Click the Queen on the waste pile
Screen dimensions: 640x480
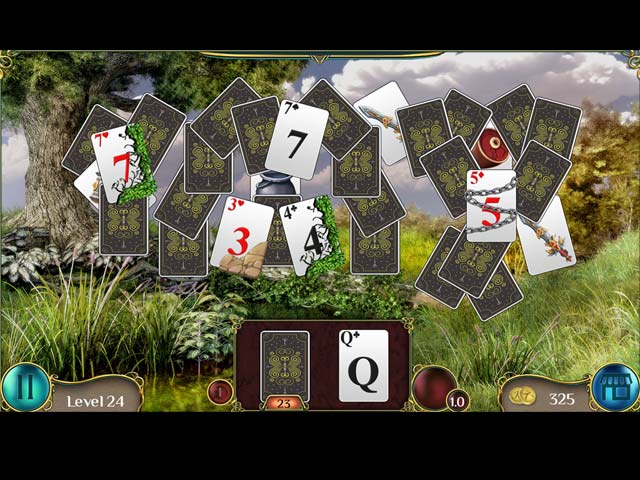tap(363, 366)
